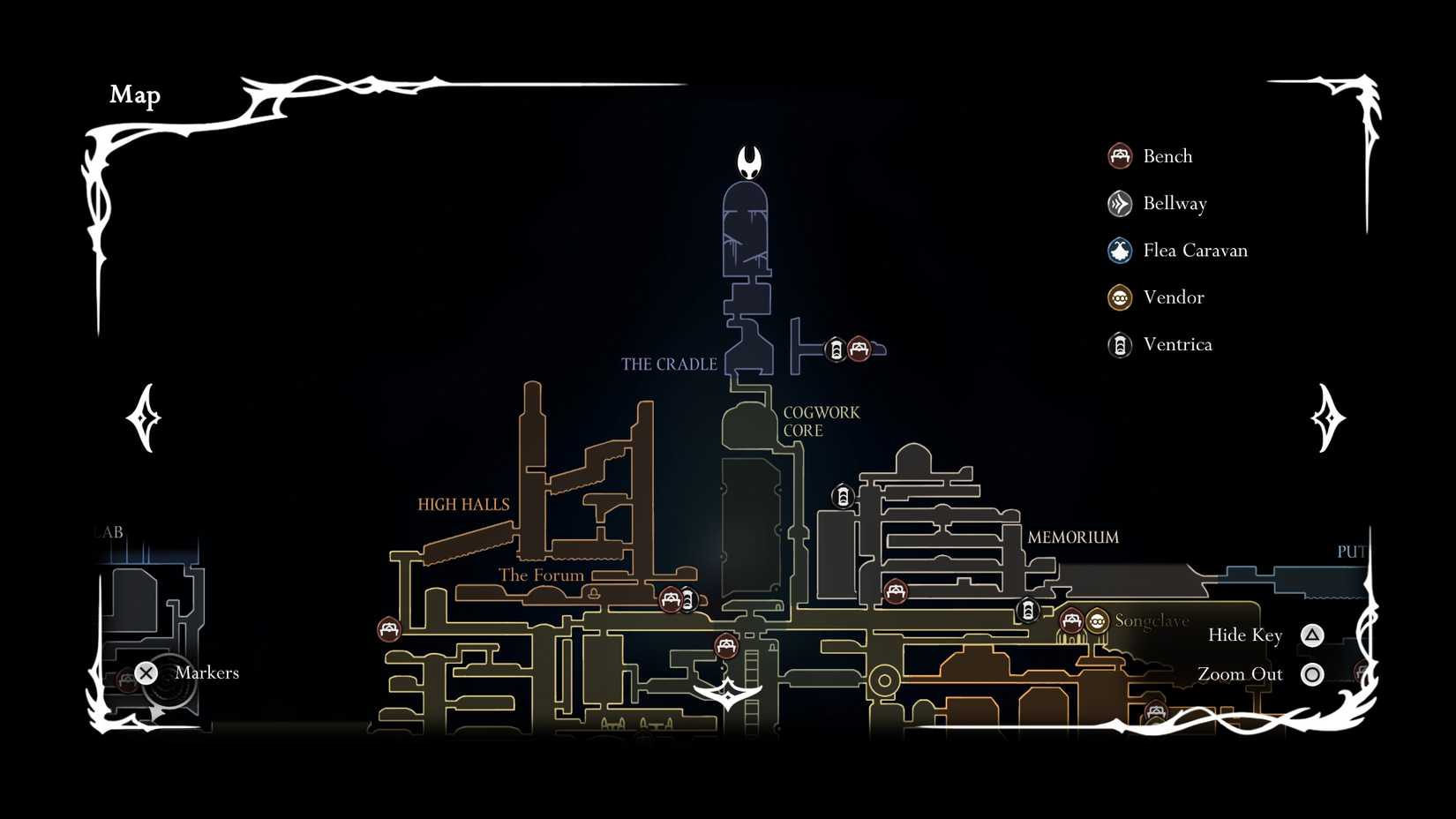Image resolution: width=1456 pixels, height=819 pixels.
Task: Select the Ventrica legend icon
Action: (x=1119, y=345)
